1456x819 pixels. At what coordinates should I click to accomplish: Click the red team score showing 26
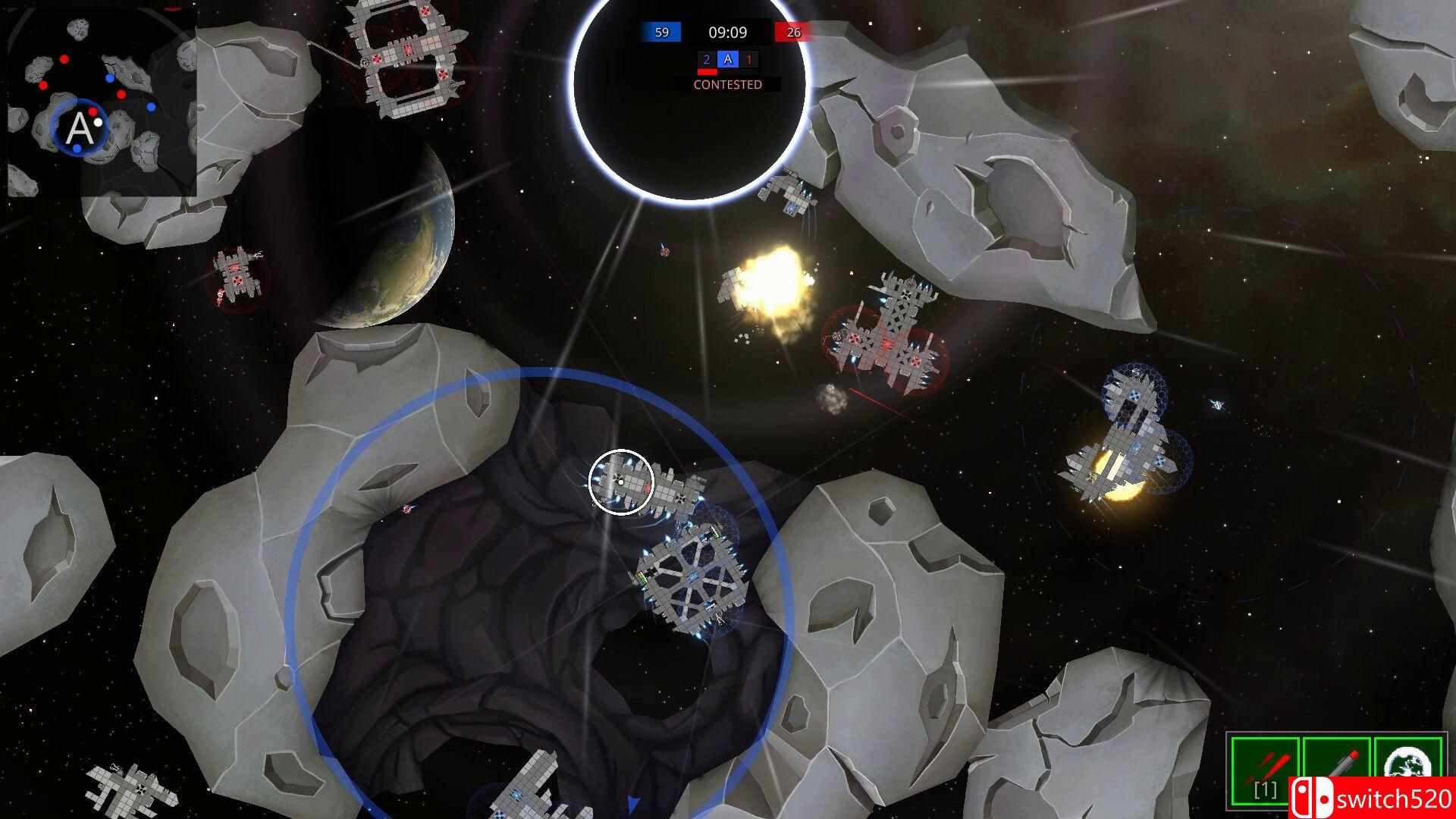pos(793,33)
